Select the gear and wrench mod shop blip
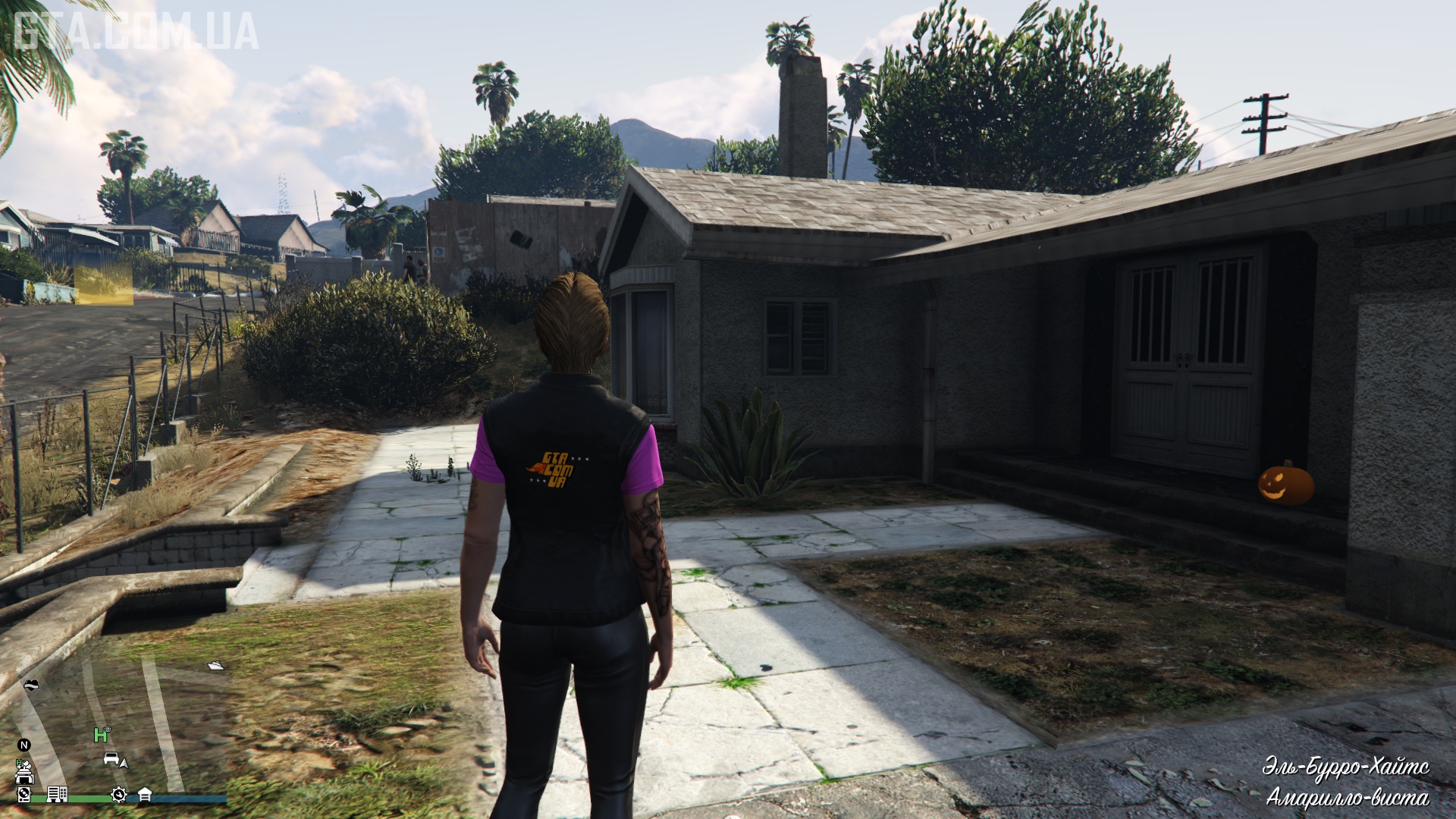Screen dimensions: 1456x819 coord(118,794)
